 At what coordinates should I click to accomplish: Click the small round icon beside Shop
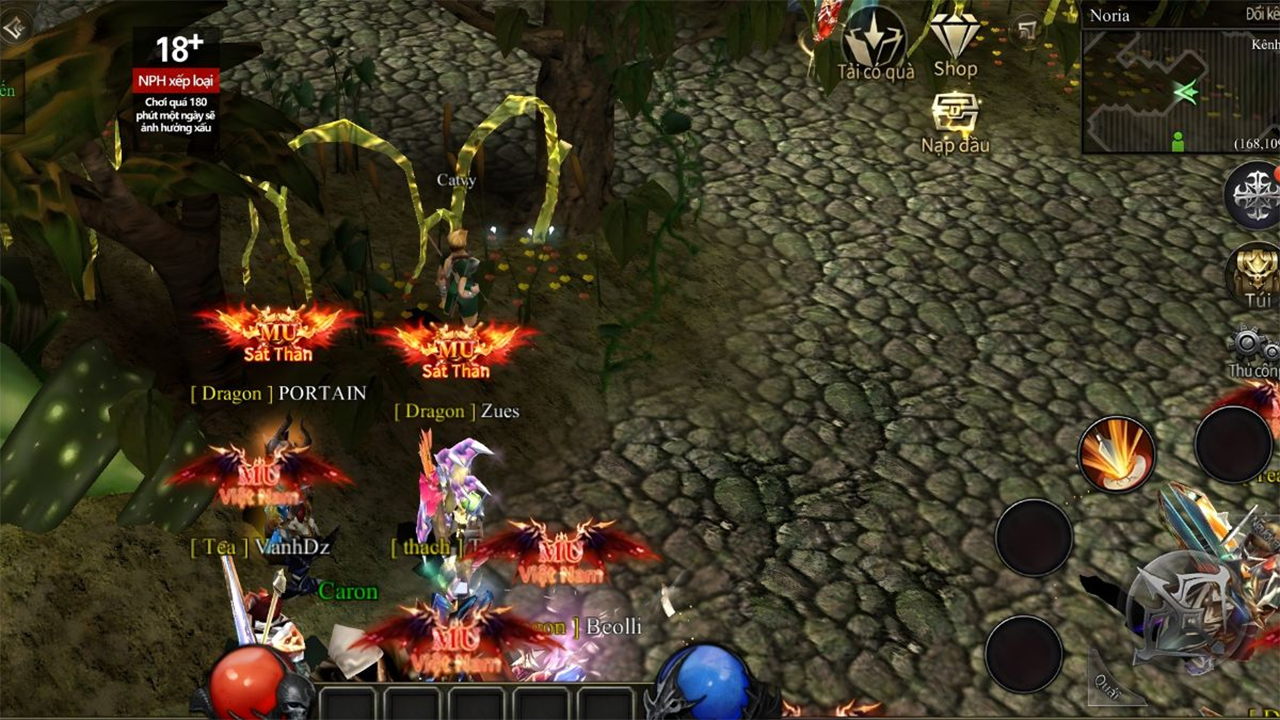(x=1027, y=31)
